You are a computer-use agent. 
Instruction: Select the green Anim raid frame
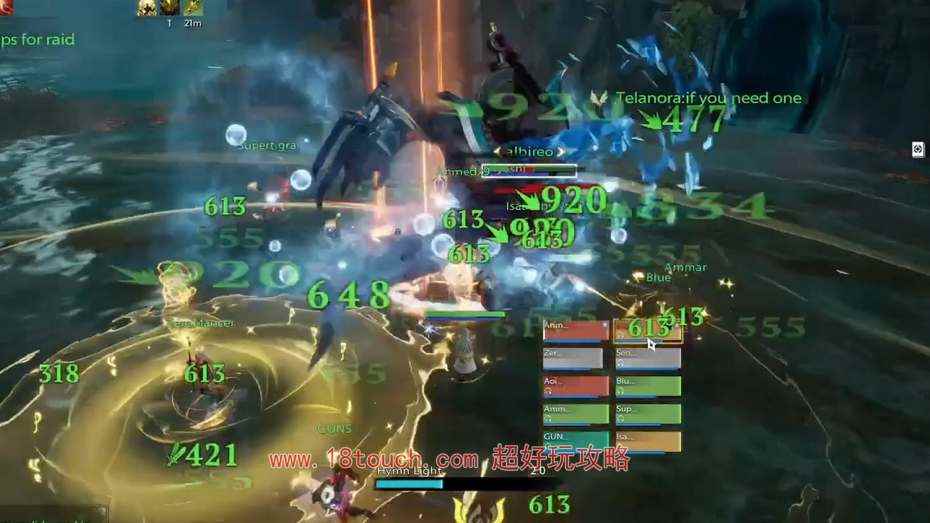pyautogui.click(x=575, y=414)
